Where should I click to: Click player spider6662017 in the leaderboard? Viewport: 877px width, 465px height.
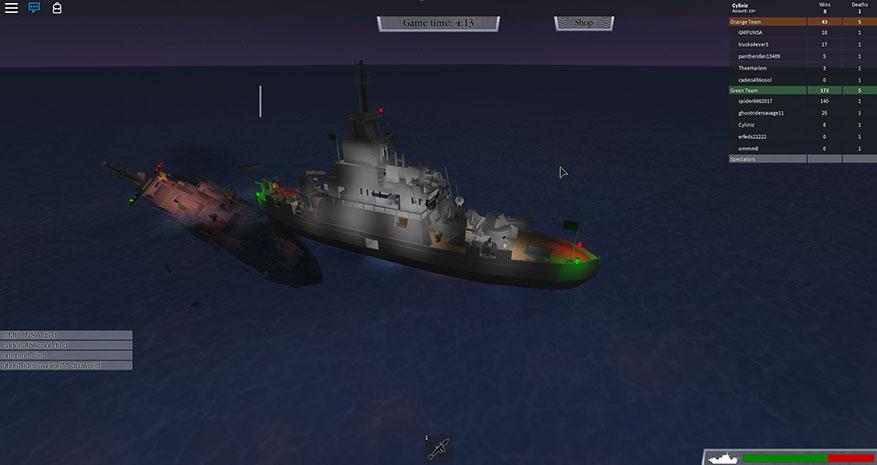point(757,102)
